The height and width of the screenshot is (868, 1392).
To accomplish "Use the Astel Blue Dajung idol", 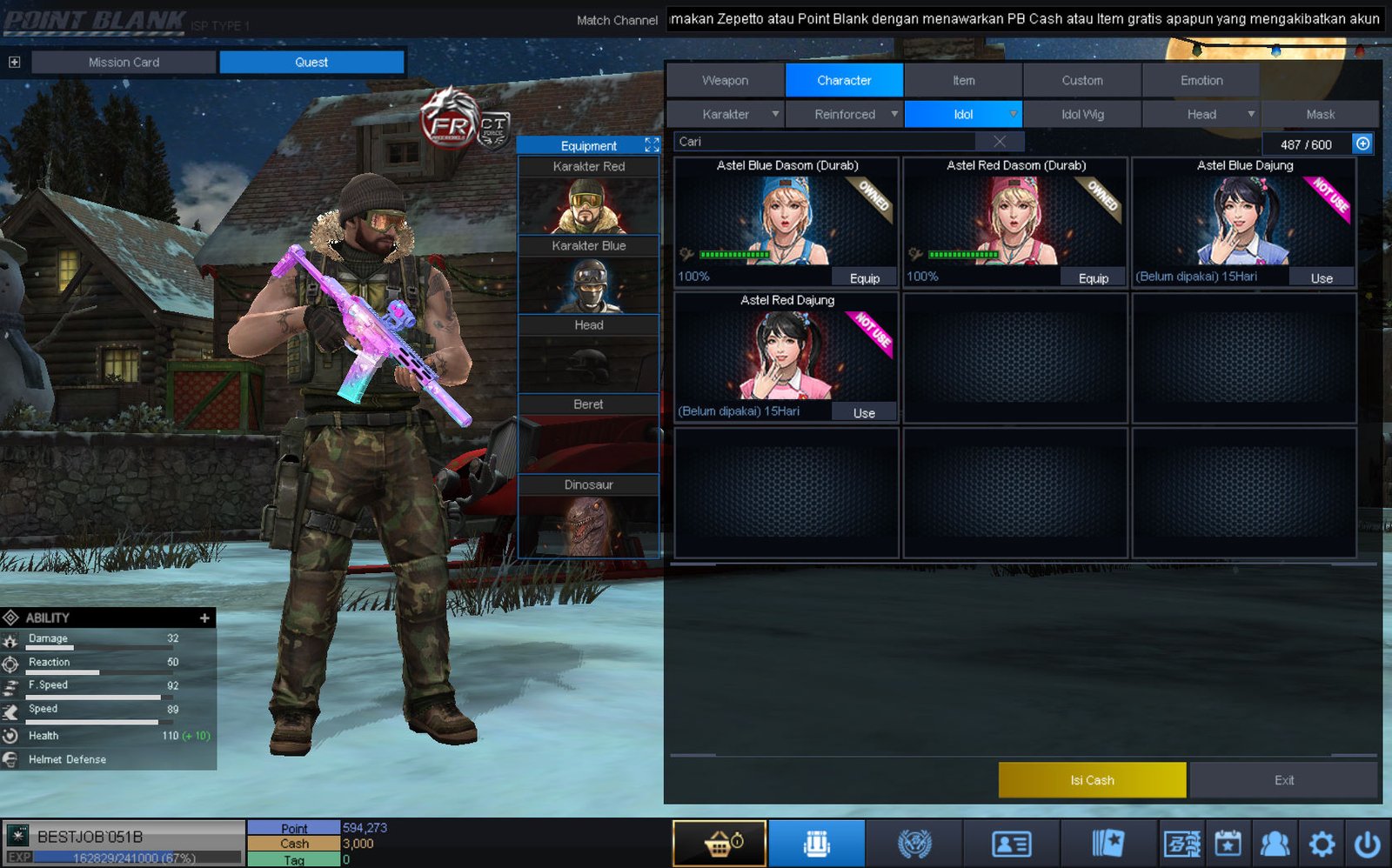I will pyautogui.click(x=1321, y=278).
